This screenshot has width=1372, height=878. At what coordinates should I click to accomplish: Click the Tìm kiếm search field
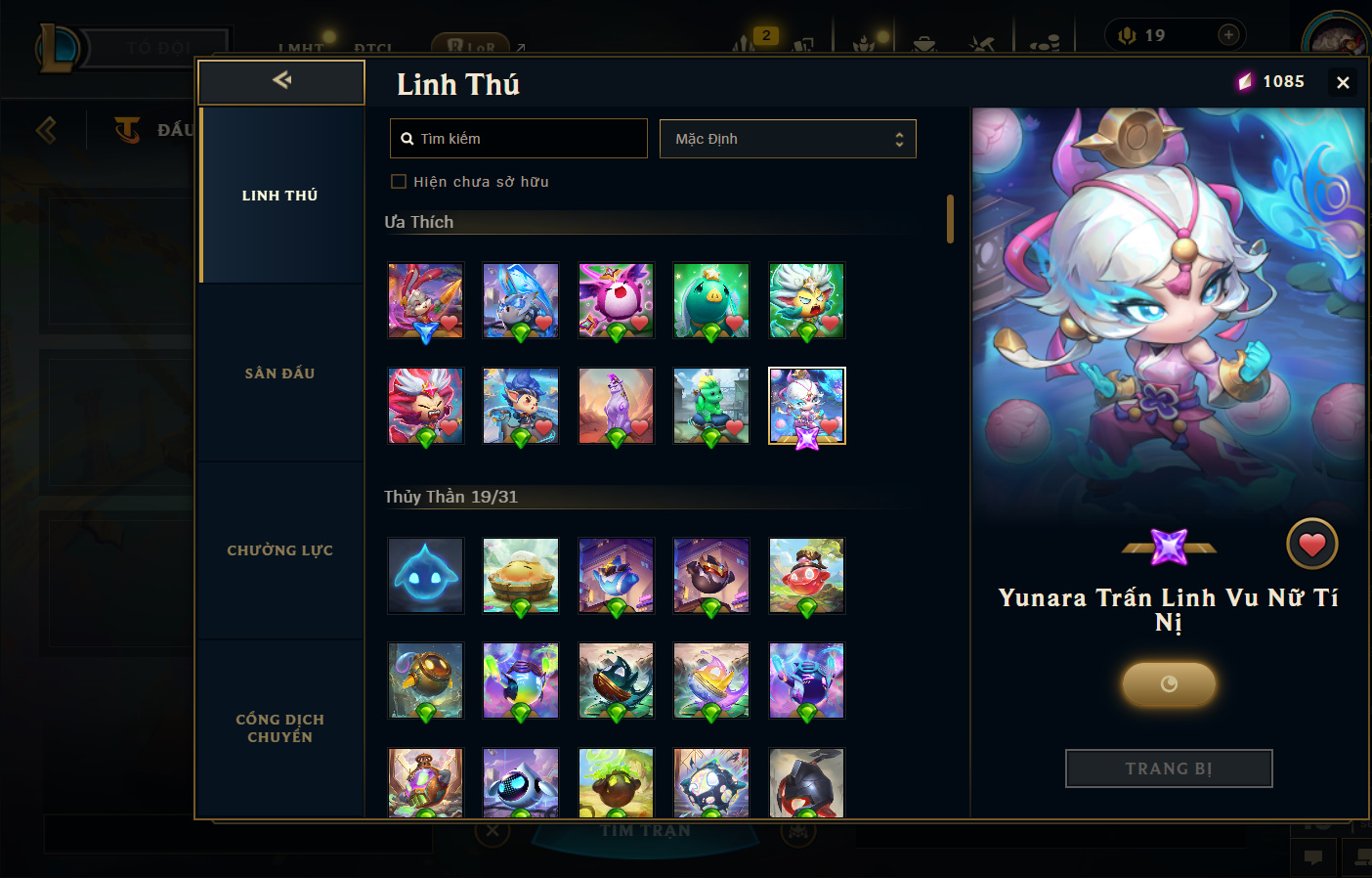click(x=519, y=139)
